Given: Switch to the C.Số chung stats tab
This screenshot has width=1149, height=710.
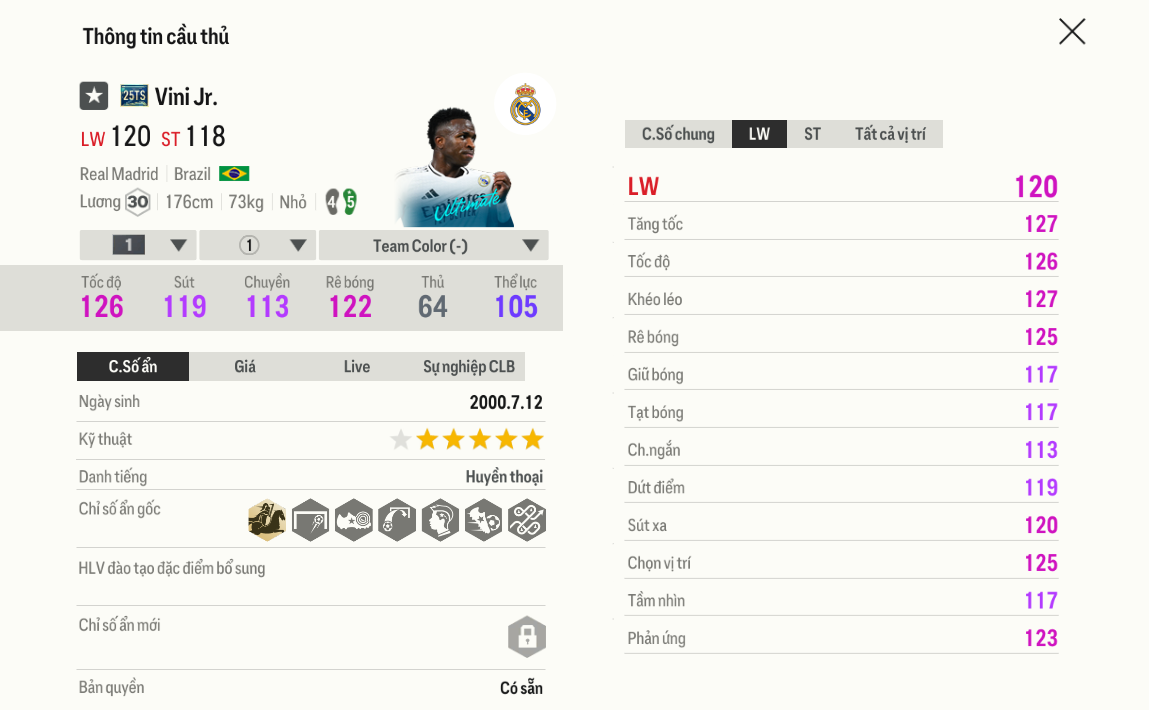Looking at the screenshot, I should tap(678, 134).
